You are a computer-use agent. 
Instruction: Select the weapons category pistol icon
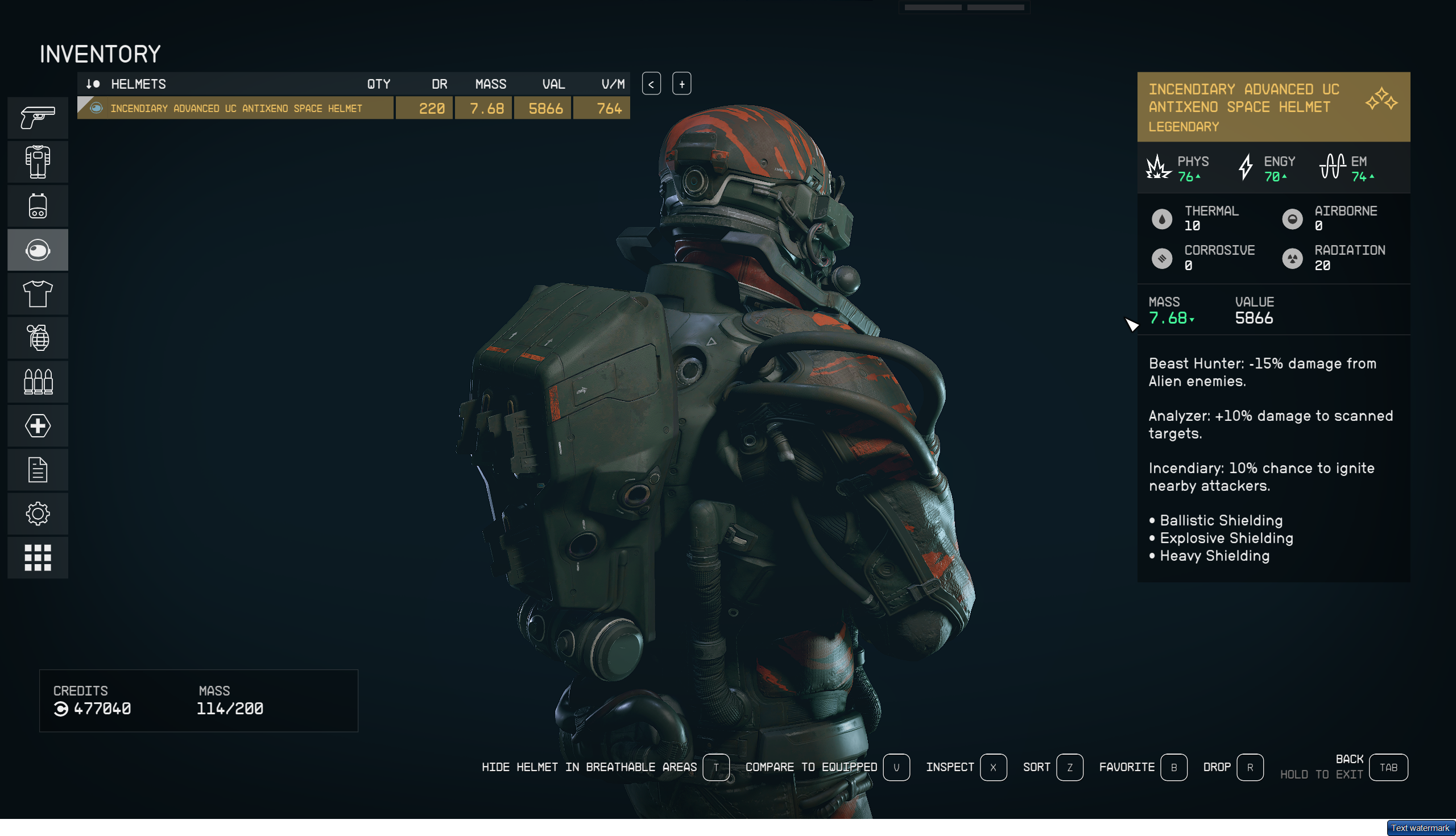point(38,117)
